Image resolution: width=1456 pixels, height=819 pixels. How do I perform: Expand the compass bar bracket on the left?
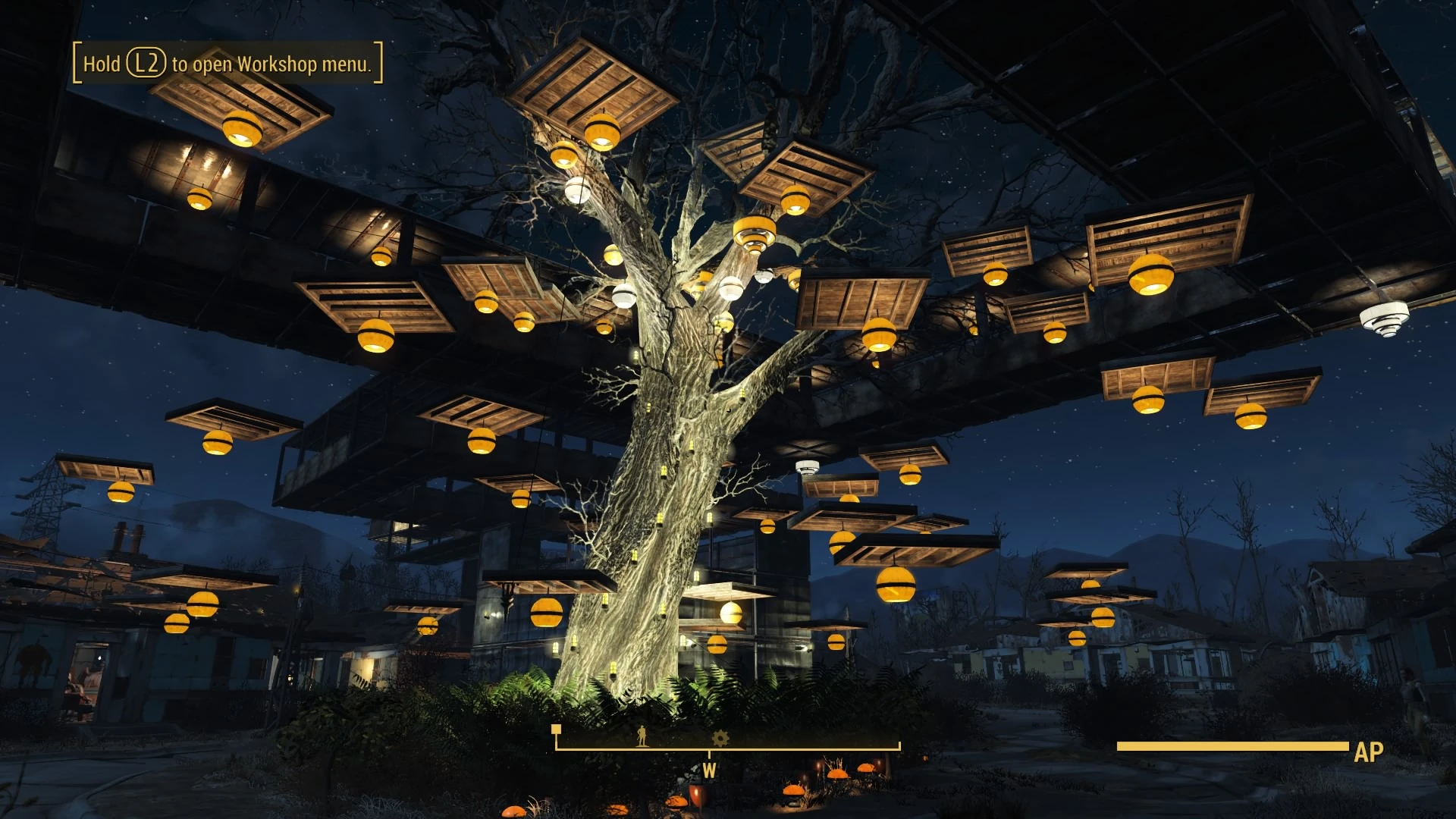[x=557, y=748]
